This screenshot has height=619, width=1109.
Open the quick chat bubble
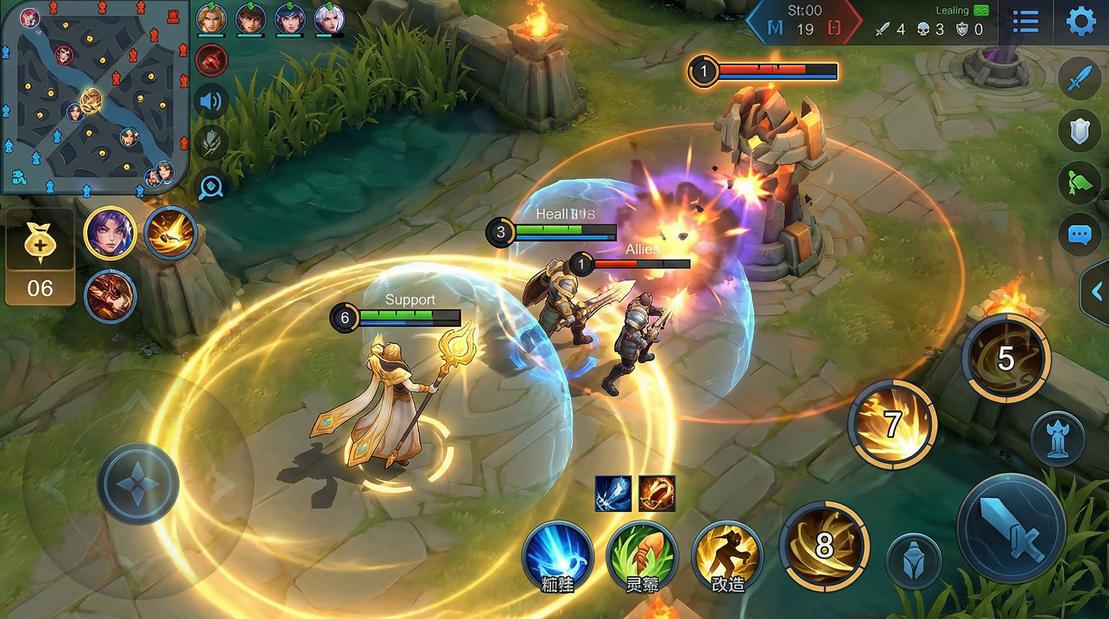(x=1080, y=235)
